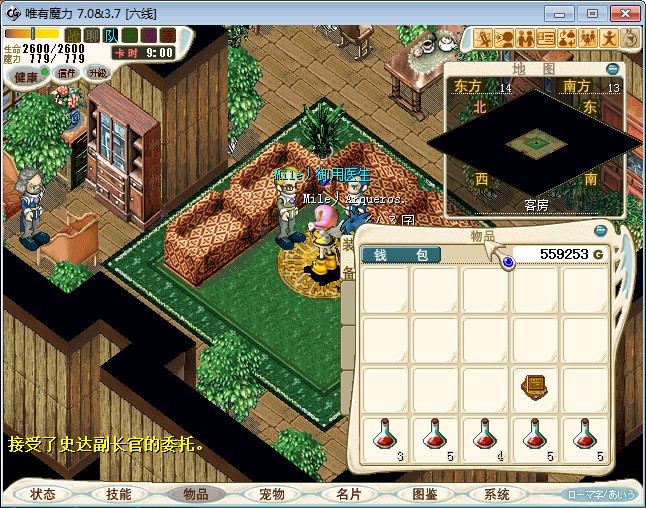Image resolution: width=646 pixels, height=508 pixels.
Task: Open the 状态 status menu
Action: (x=43, y=494)
